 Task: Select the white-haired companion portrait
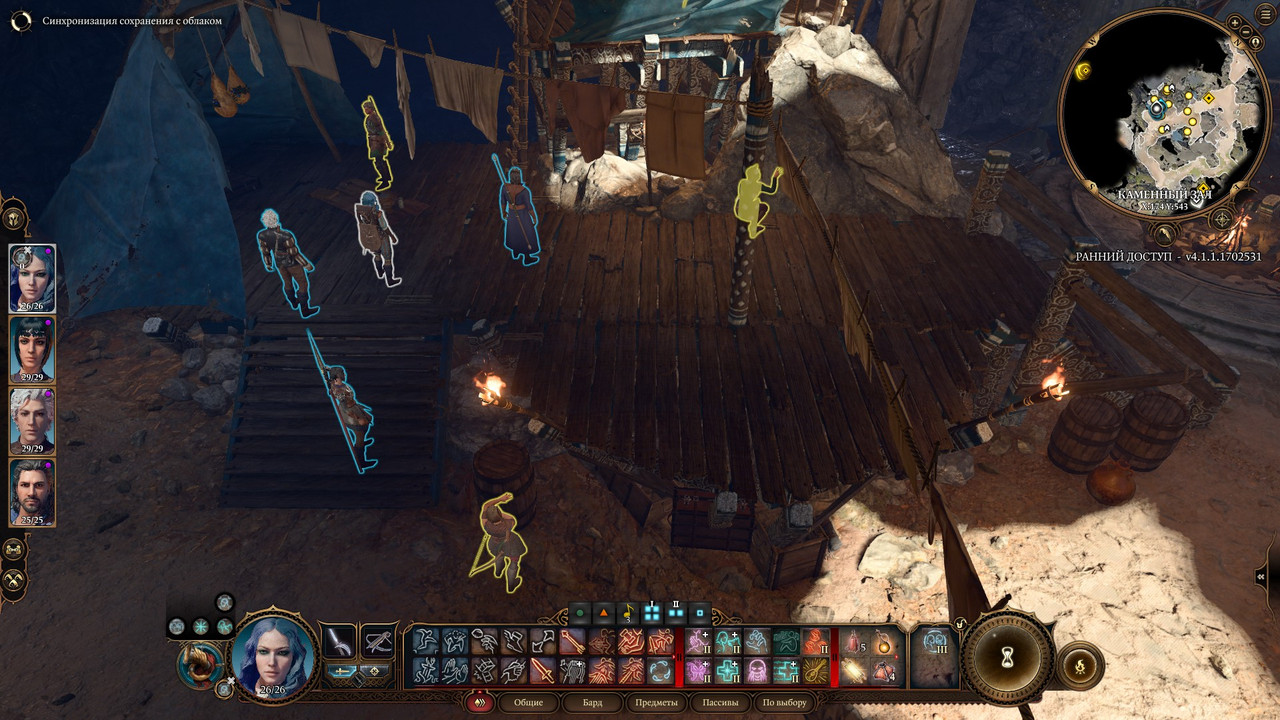point(32,420)
